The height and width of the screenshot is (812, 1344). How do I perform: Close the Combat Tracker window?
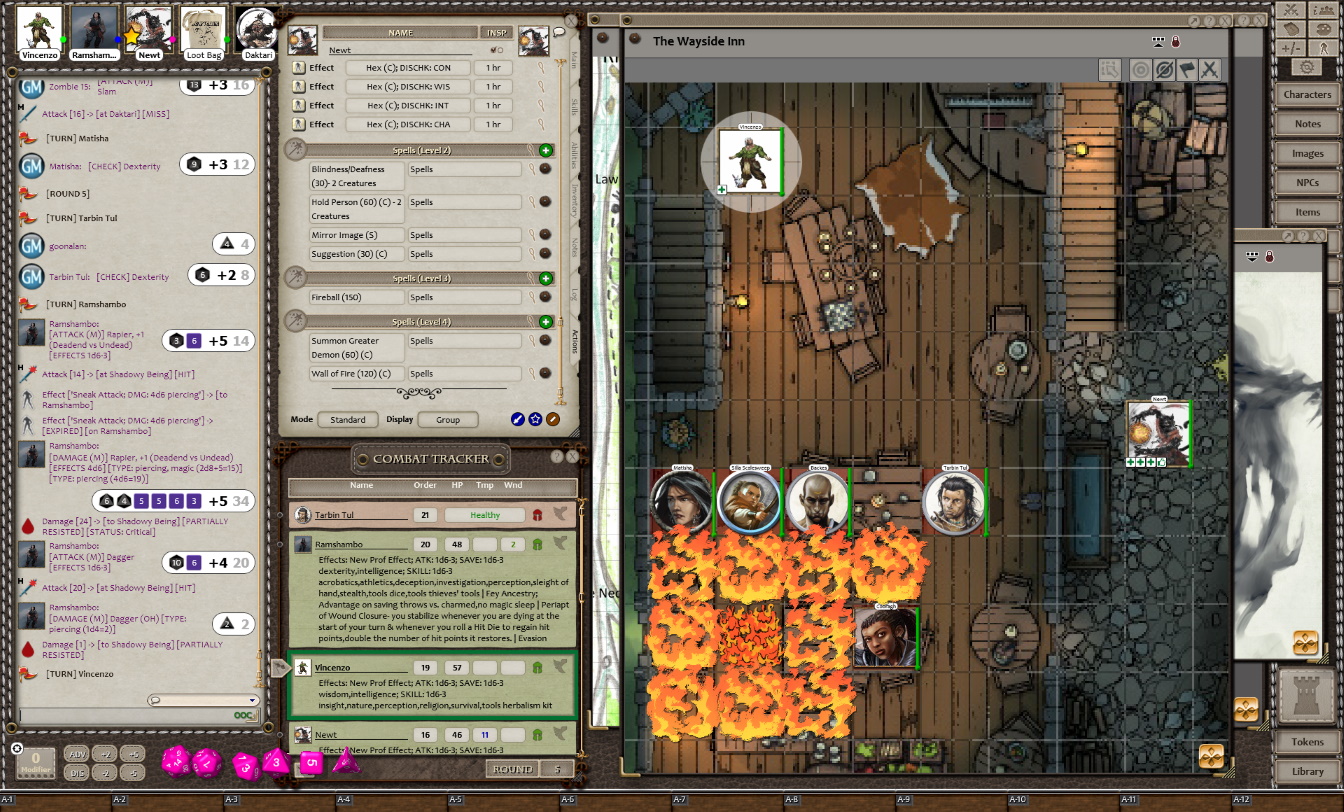(573, 456)
